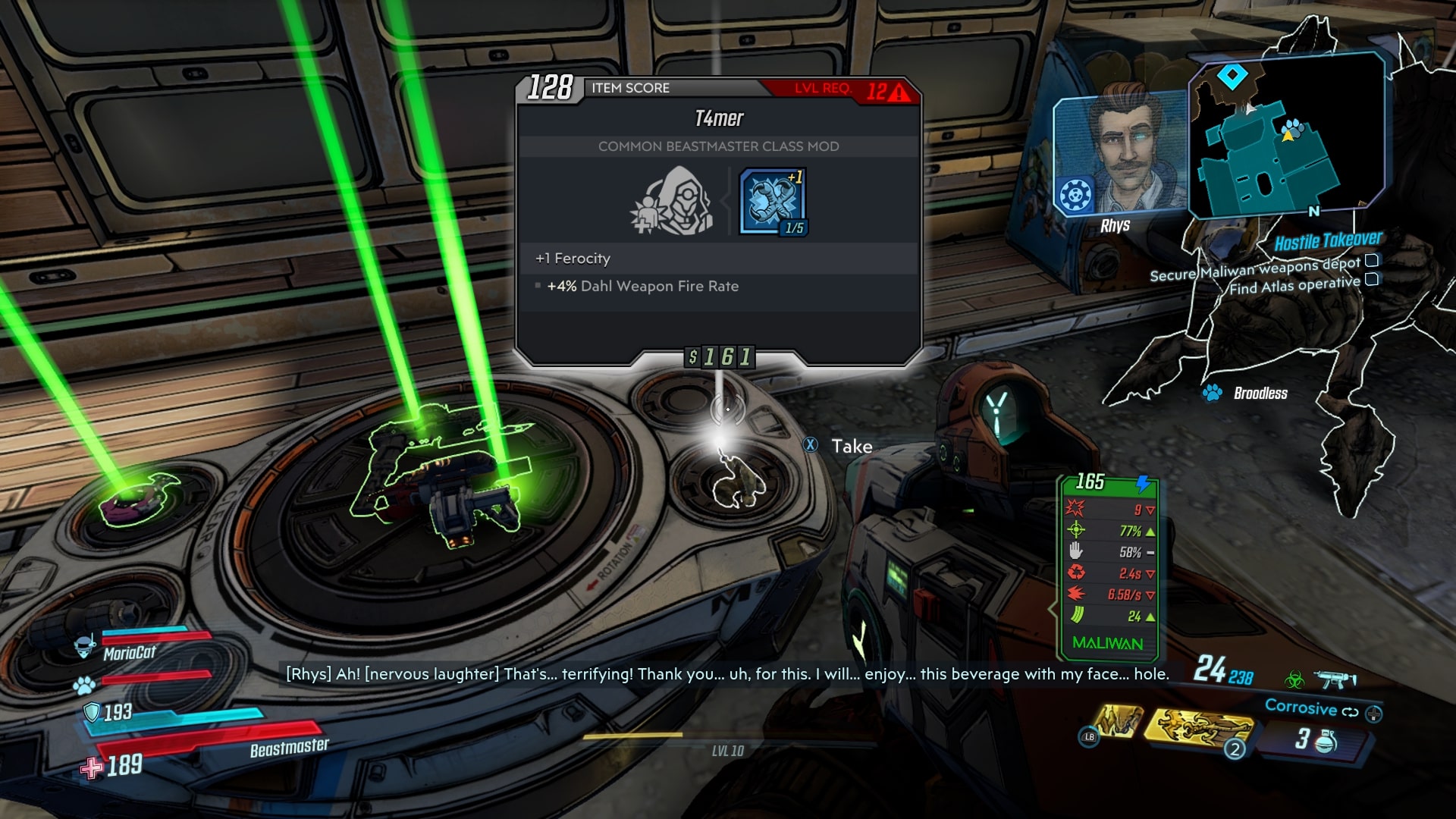Open the Hostile Takeover mission tracker

[1327, 241]
